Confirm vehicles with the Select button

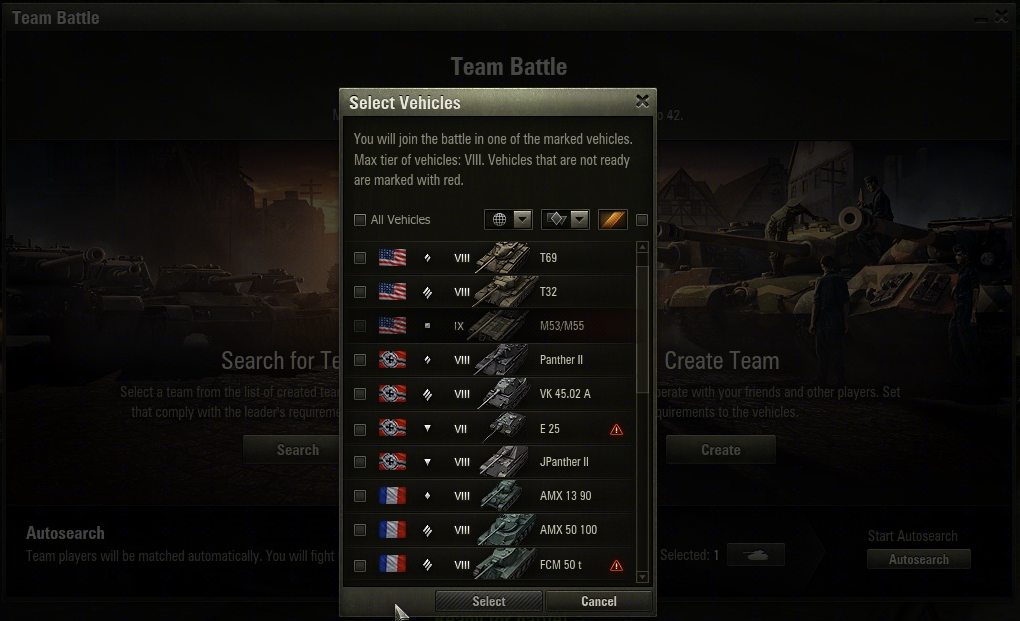(489, 601)
